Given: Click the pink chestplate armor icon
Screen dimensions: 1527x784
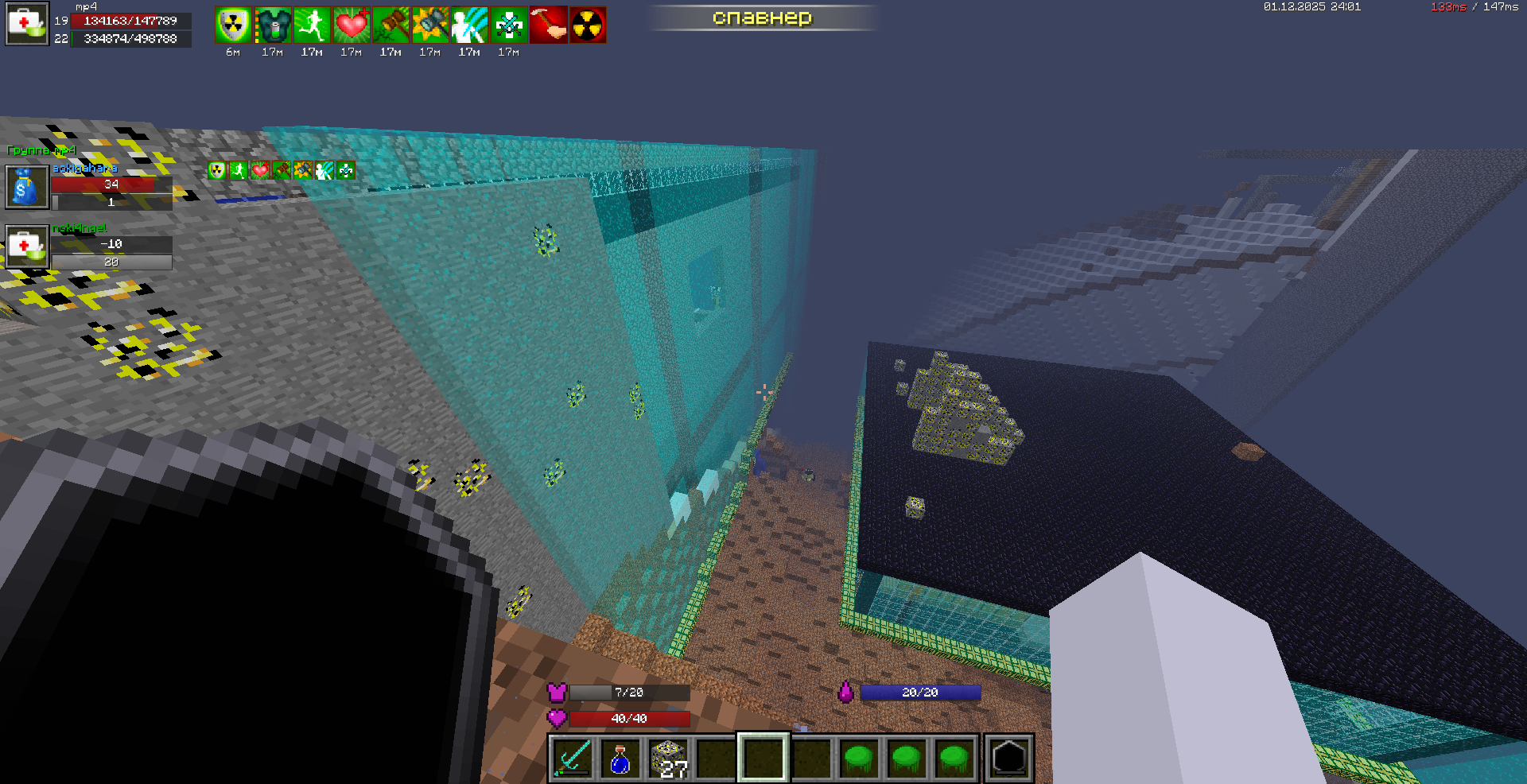Looking at the screenshot, I should point(557,693).
